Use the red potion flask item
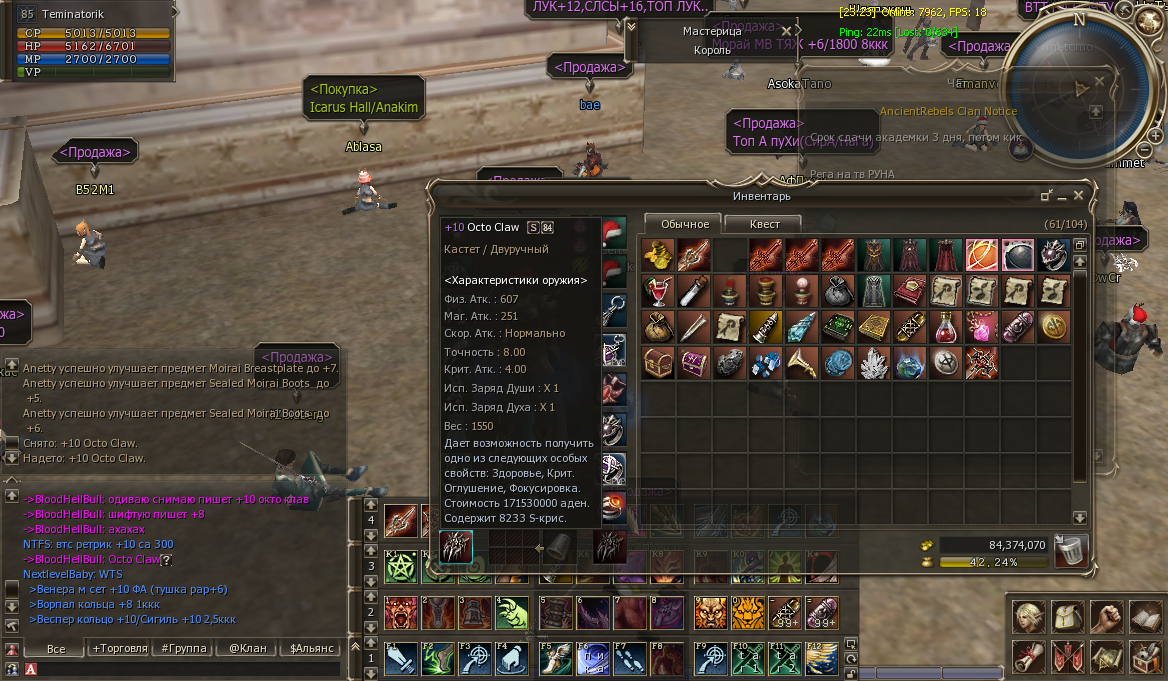This screenshot has height=681, width=1168. 945,327
